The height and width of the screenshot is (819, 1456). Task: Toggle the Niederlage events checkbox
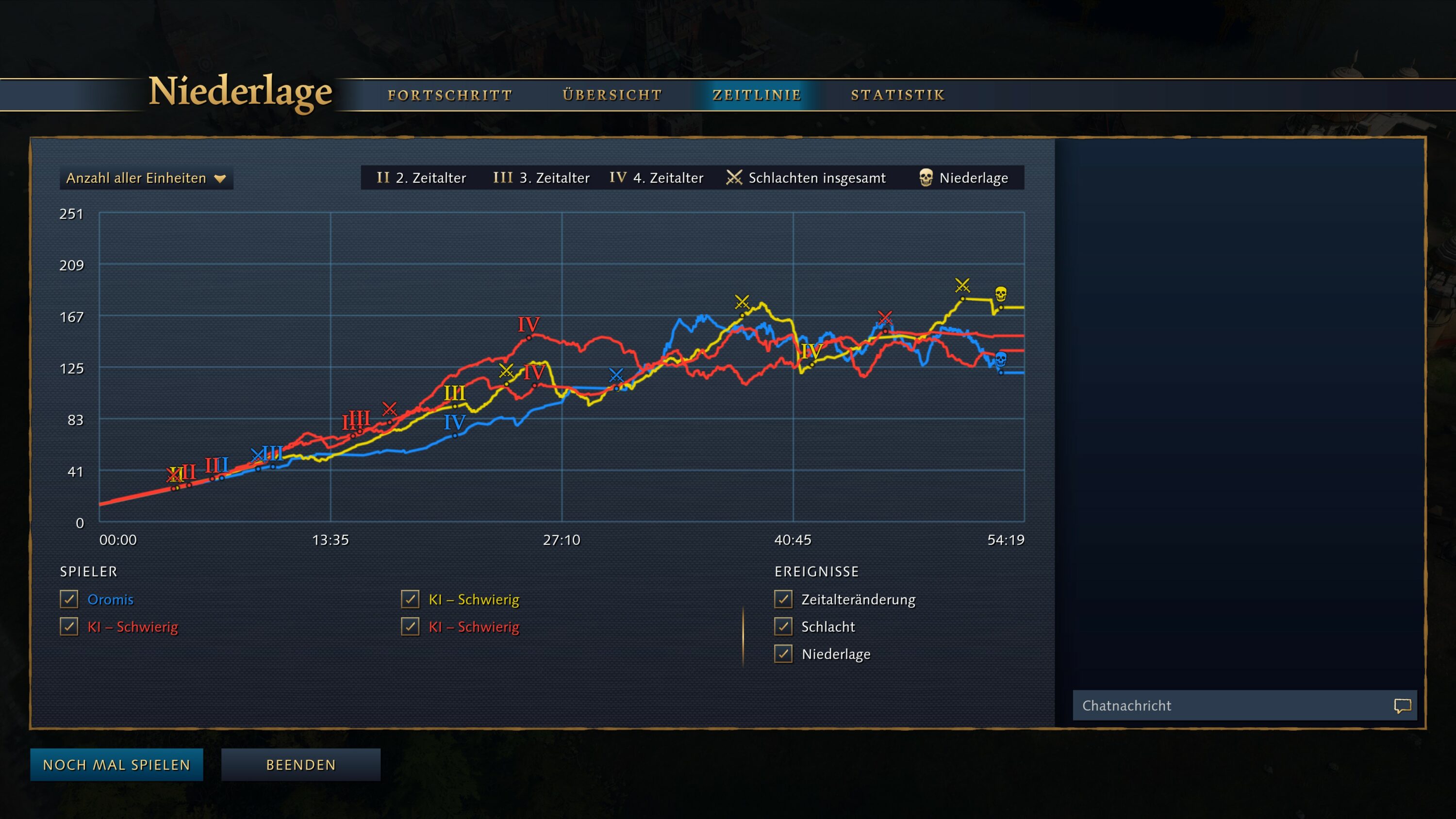click(783, 654)
